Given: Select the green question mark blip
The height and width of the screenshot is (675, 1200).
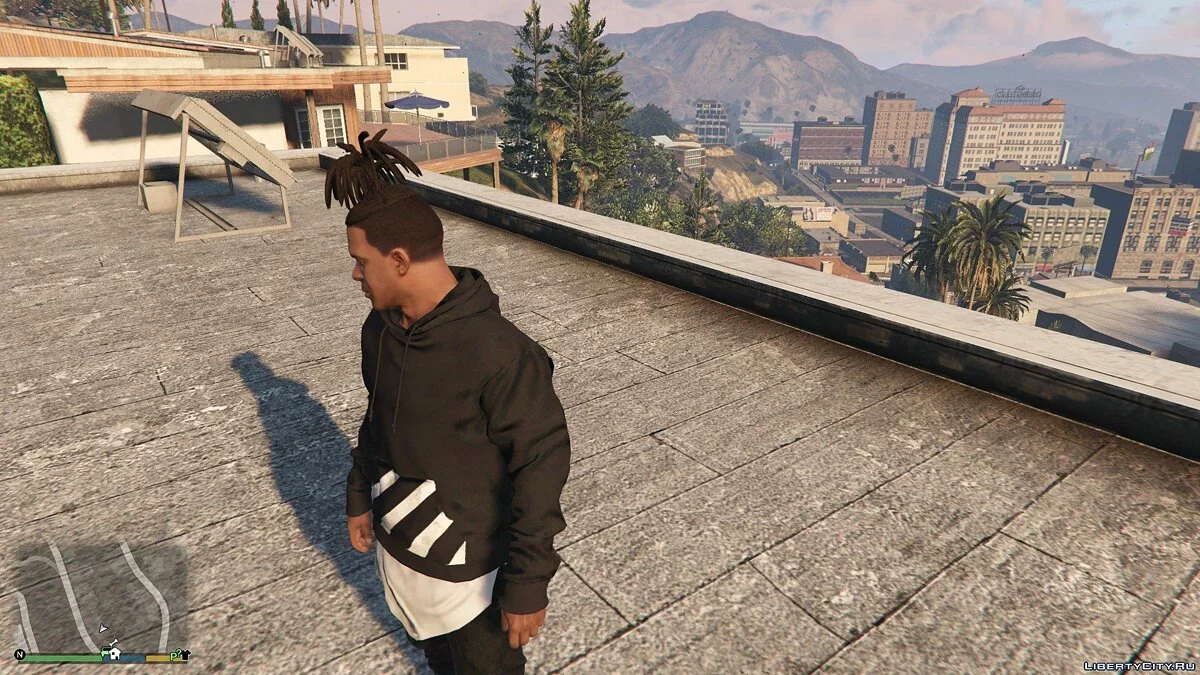Looking at the screenshot, I should coord(177,652).
